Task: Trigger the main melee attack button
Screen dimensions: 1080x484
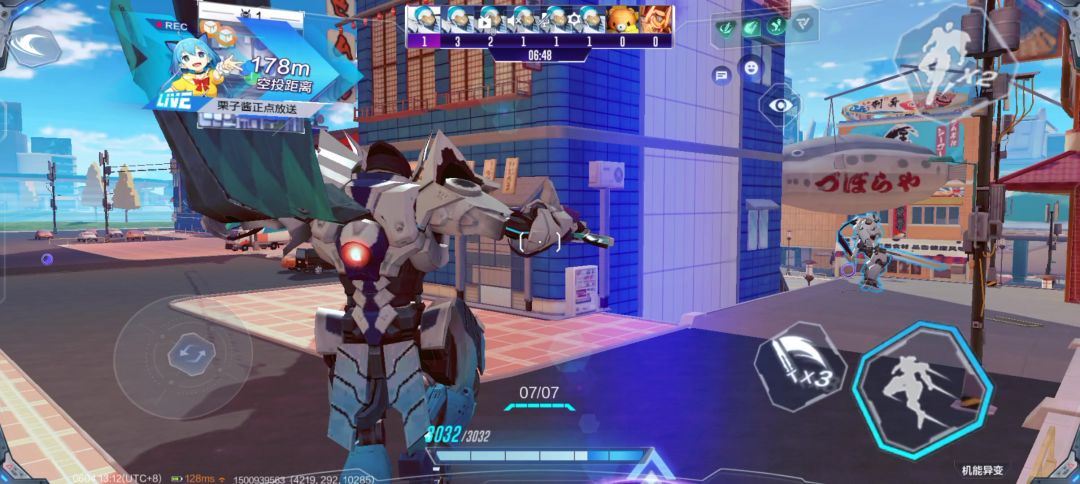Action: [x=921, y=389]
